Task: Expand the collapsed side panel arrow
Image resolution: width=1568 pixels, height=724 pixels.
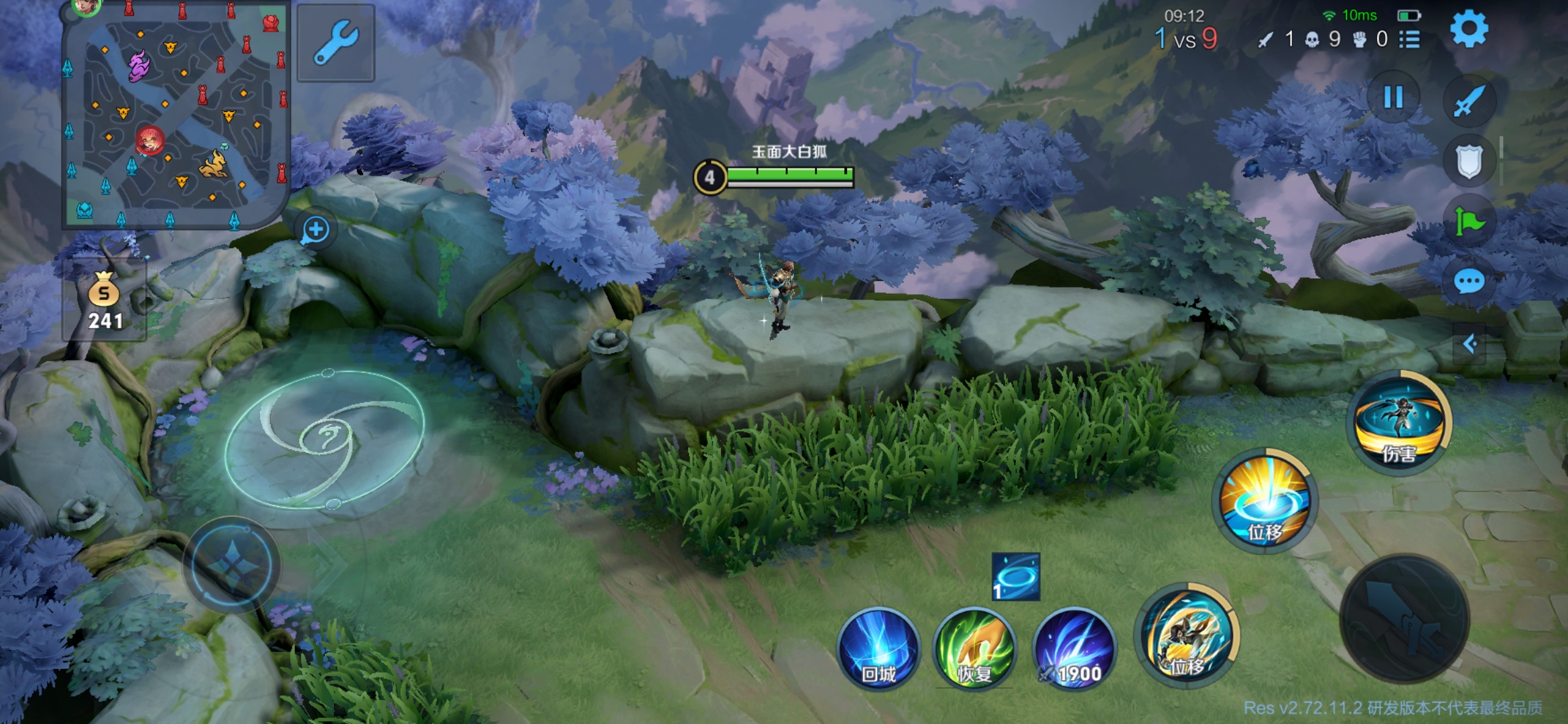Action: click(x=1470, y=345)
